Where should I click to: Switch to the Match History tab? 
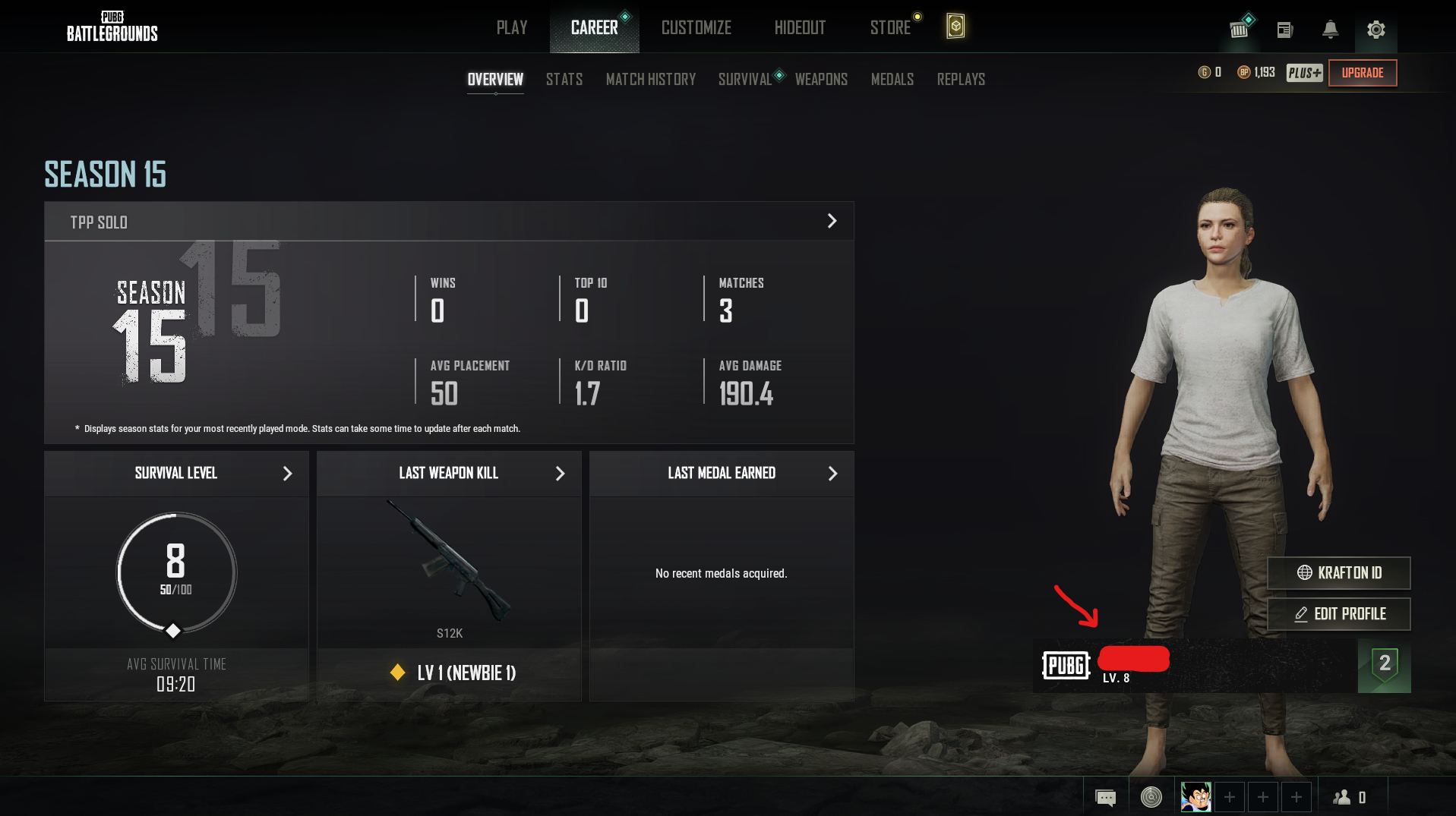tap(650, 79)
